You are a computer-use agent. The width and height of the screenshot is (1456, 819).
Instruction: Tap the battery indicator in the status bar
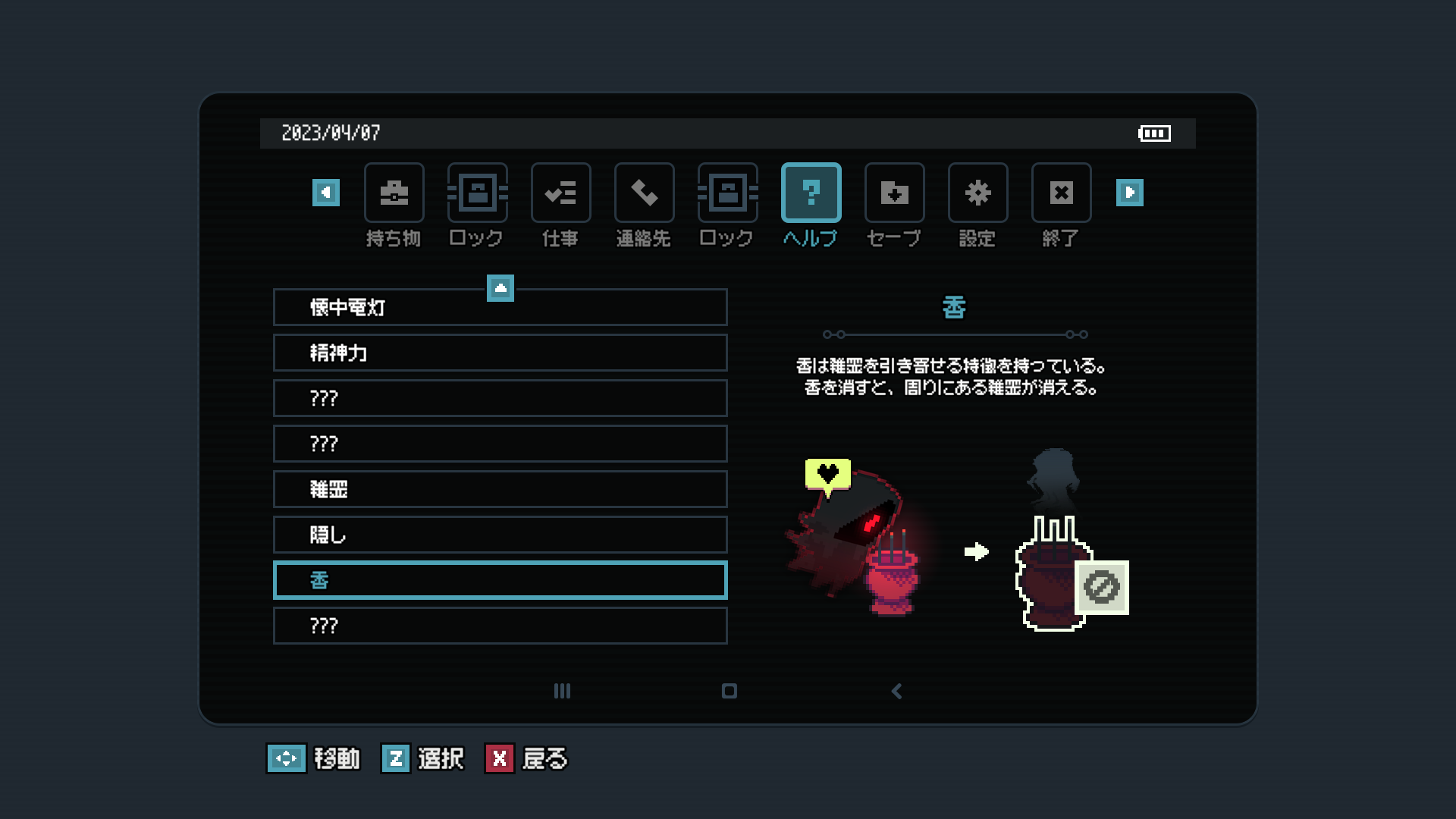(x=1153, y=133)
